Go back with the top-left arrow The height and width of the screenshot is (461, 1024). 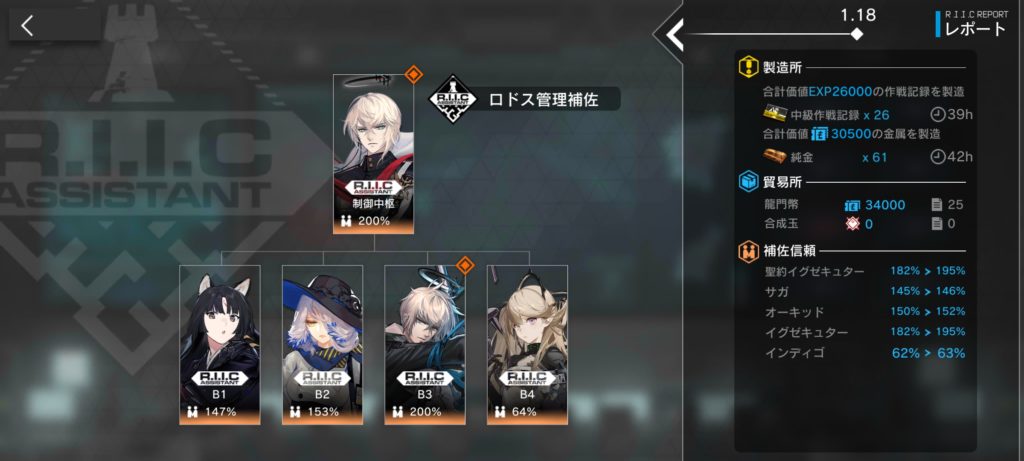point(28,26)
